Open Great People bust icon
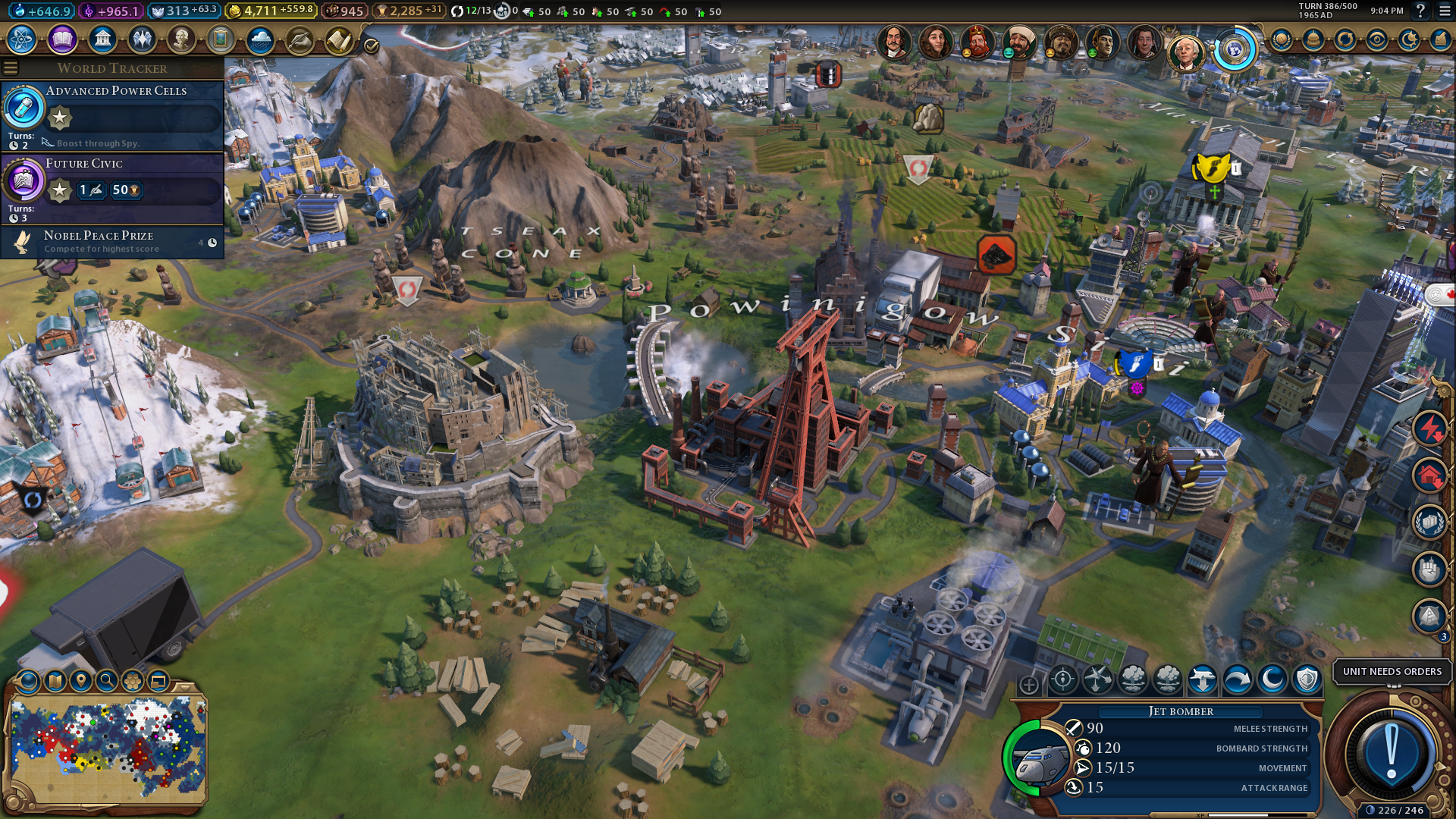The image size is (1456, 819). (x=181, y=39)
